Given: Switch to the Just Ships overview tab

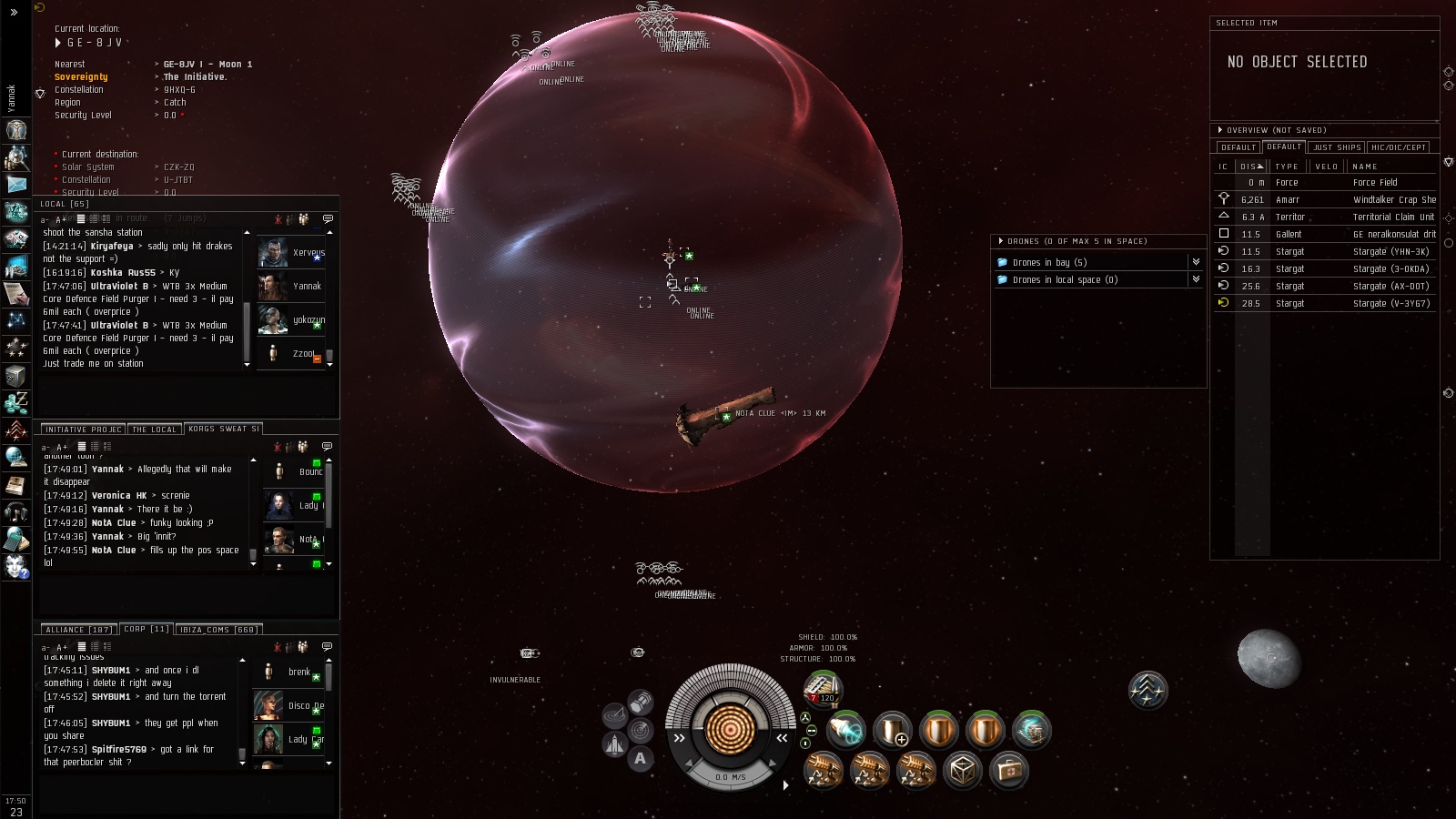Looking at the screenshot, I should (x=1337, y=147).
